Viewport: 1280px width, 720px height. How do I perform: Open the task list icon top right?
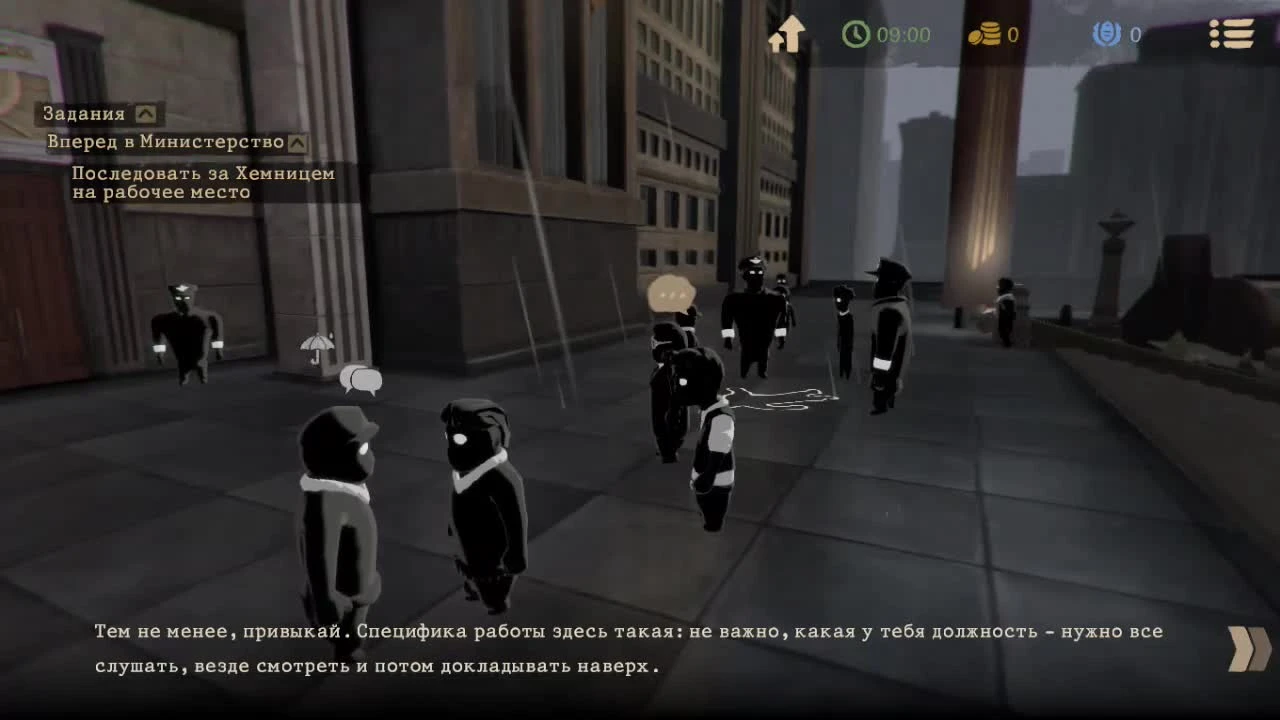[x=1232, y=35]
